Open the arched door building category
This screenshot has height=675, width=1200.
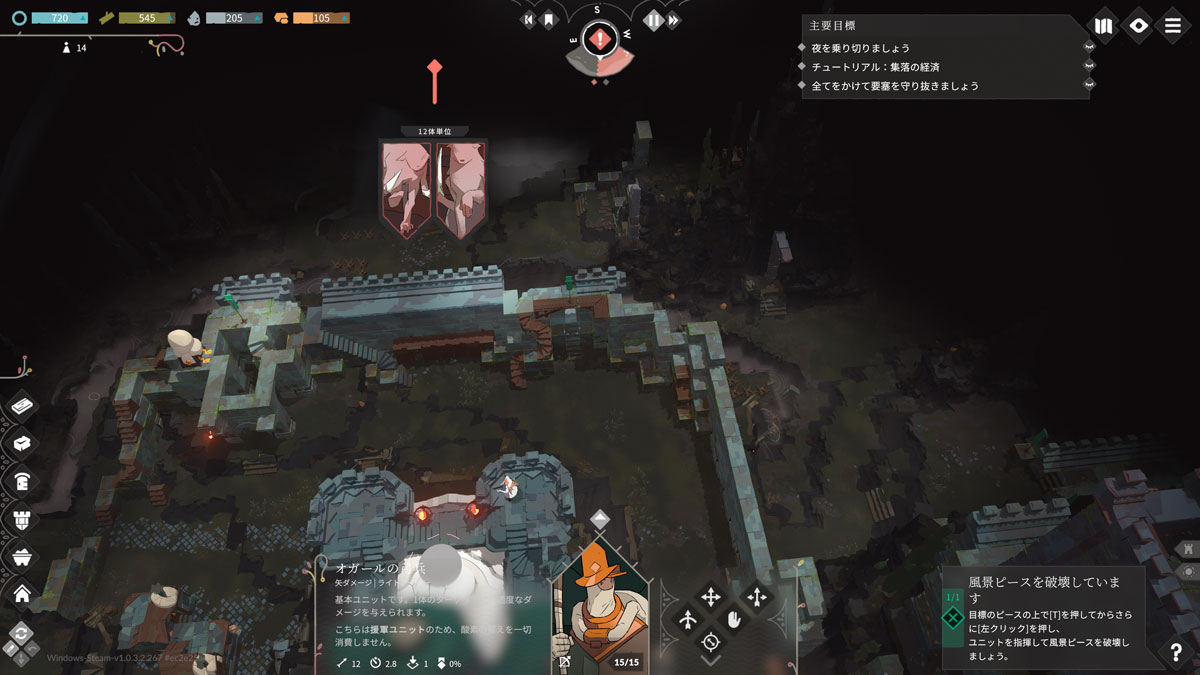point(22,482)
